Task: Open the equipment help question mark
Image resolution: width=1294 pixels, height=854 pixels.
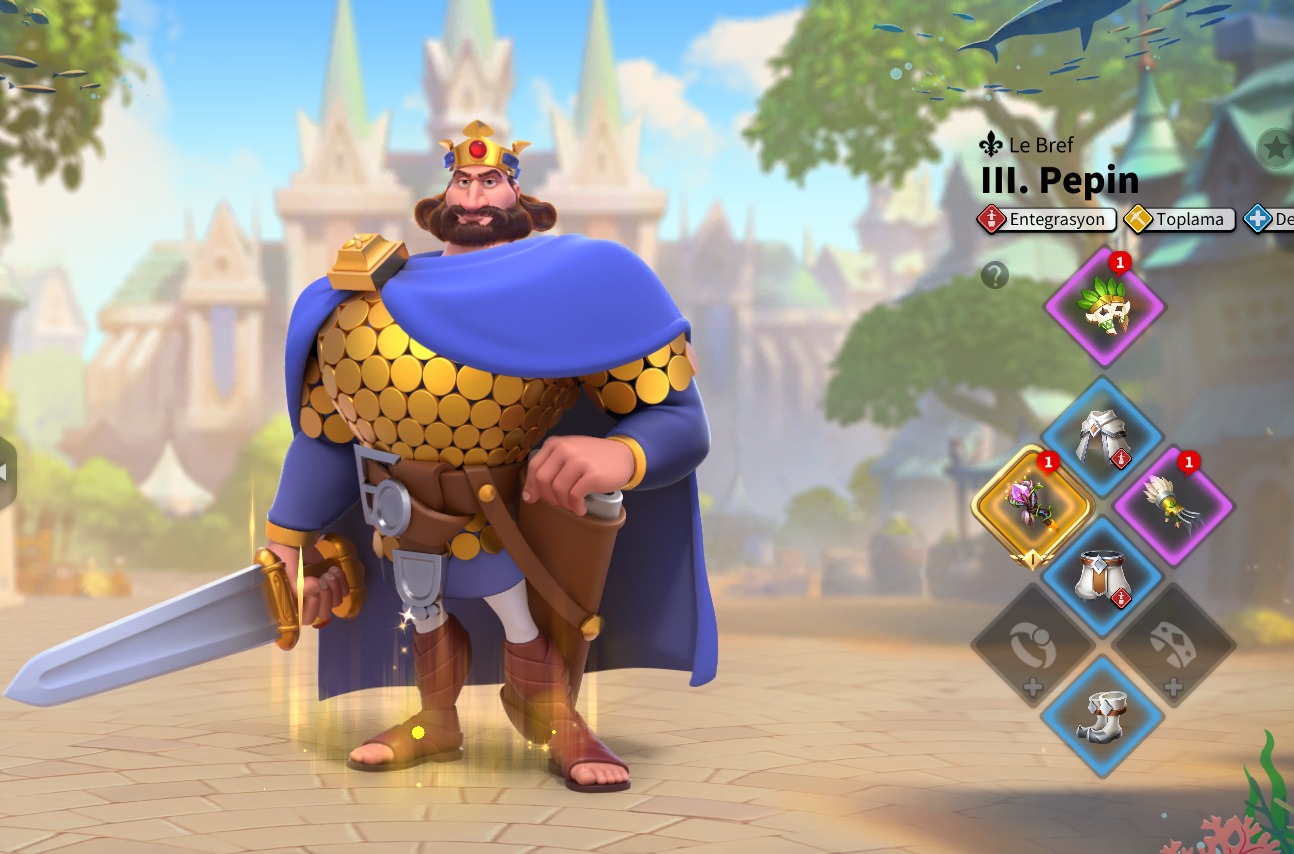Action: pyautogui.click(x=995, y=275)
